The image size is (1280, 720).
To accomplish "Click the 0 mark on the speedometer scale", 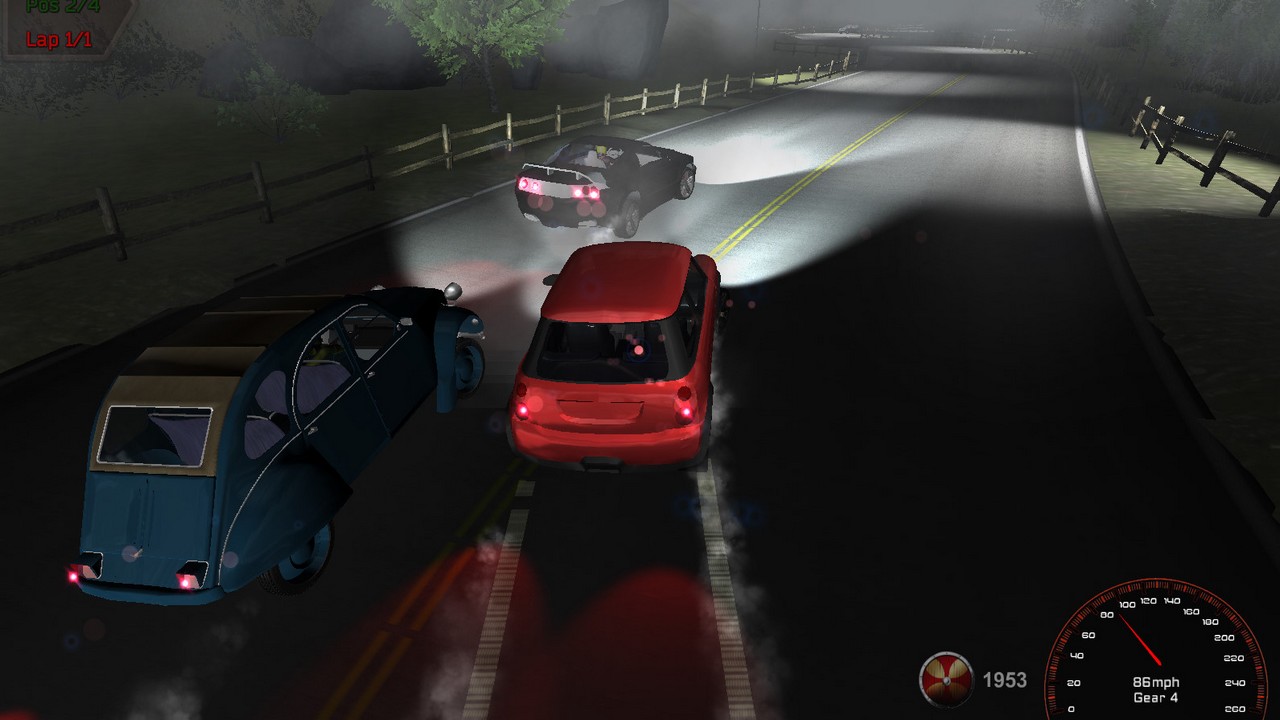I will [x=1071, y=708].
